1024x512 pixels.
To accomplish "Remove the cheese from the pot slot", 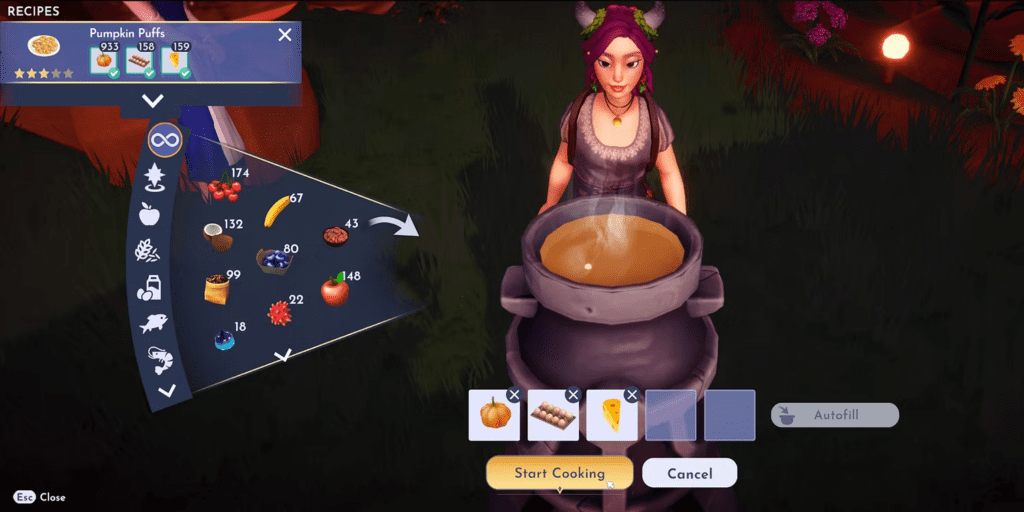I will [x=632, y=395].
